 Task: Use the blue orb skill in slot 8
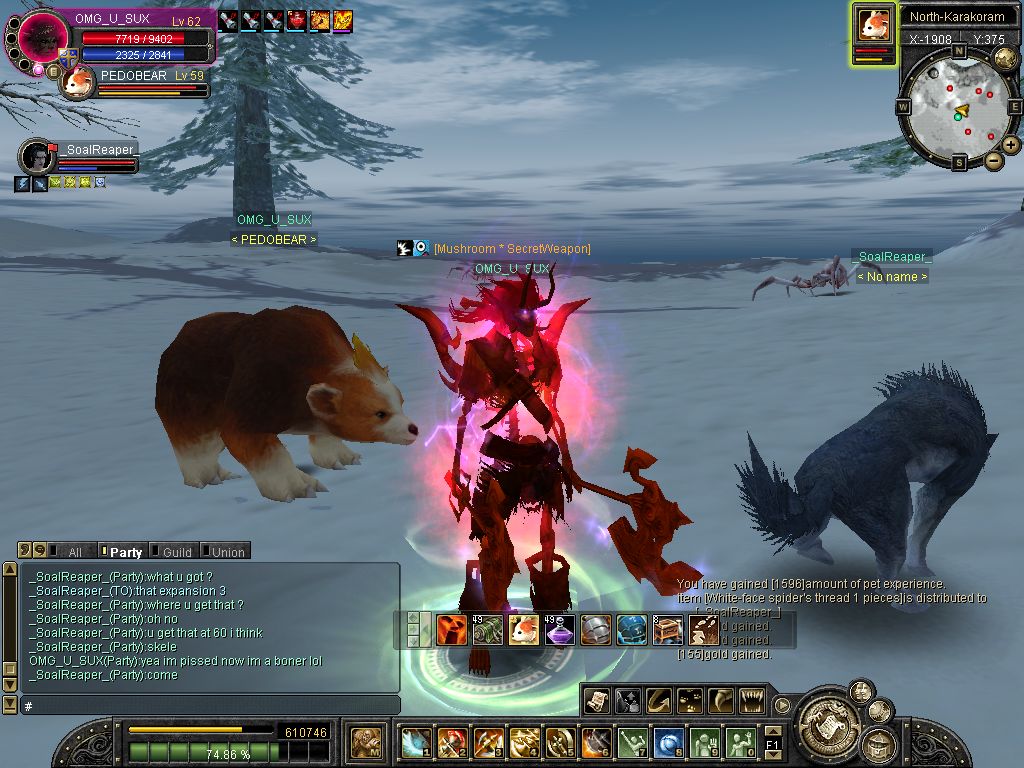coord(668,743)
